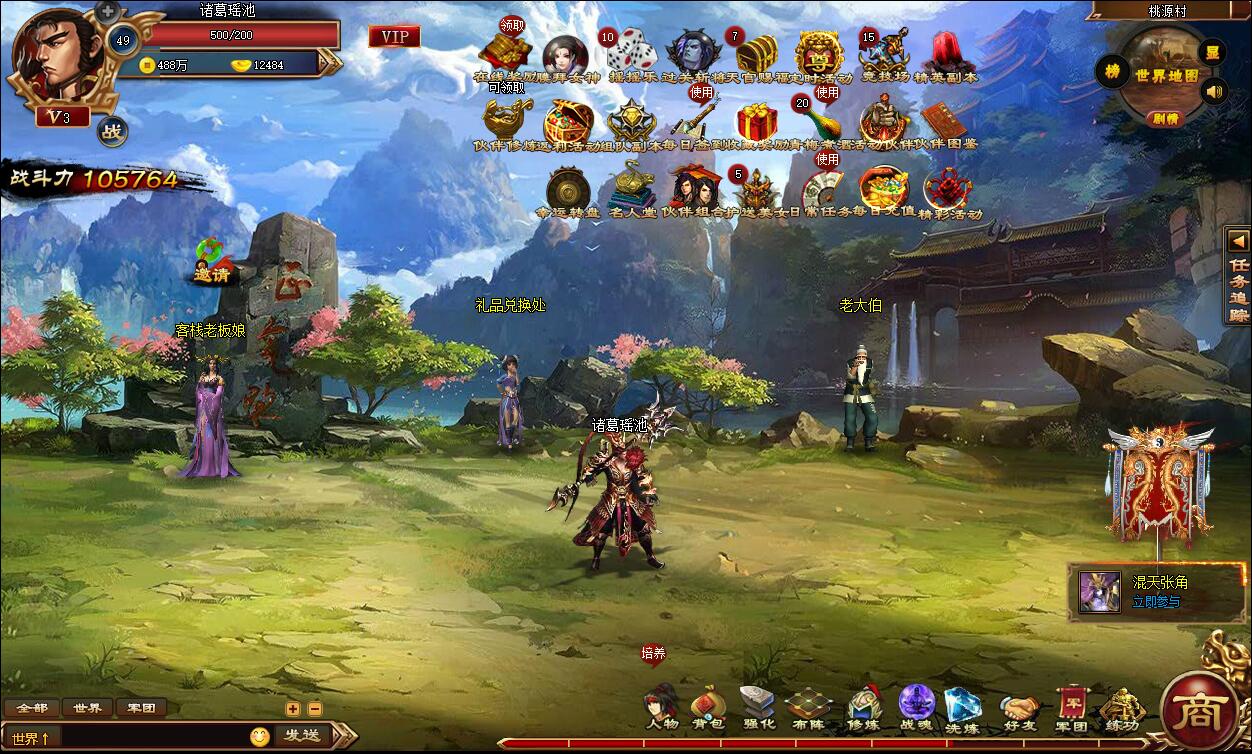
Task: Switch chat to the 军团 tab
Action: 141,708
